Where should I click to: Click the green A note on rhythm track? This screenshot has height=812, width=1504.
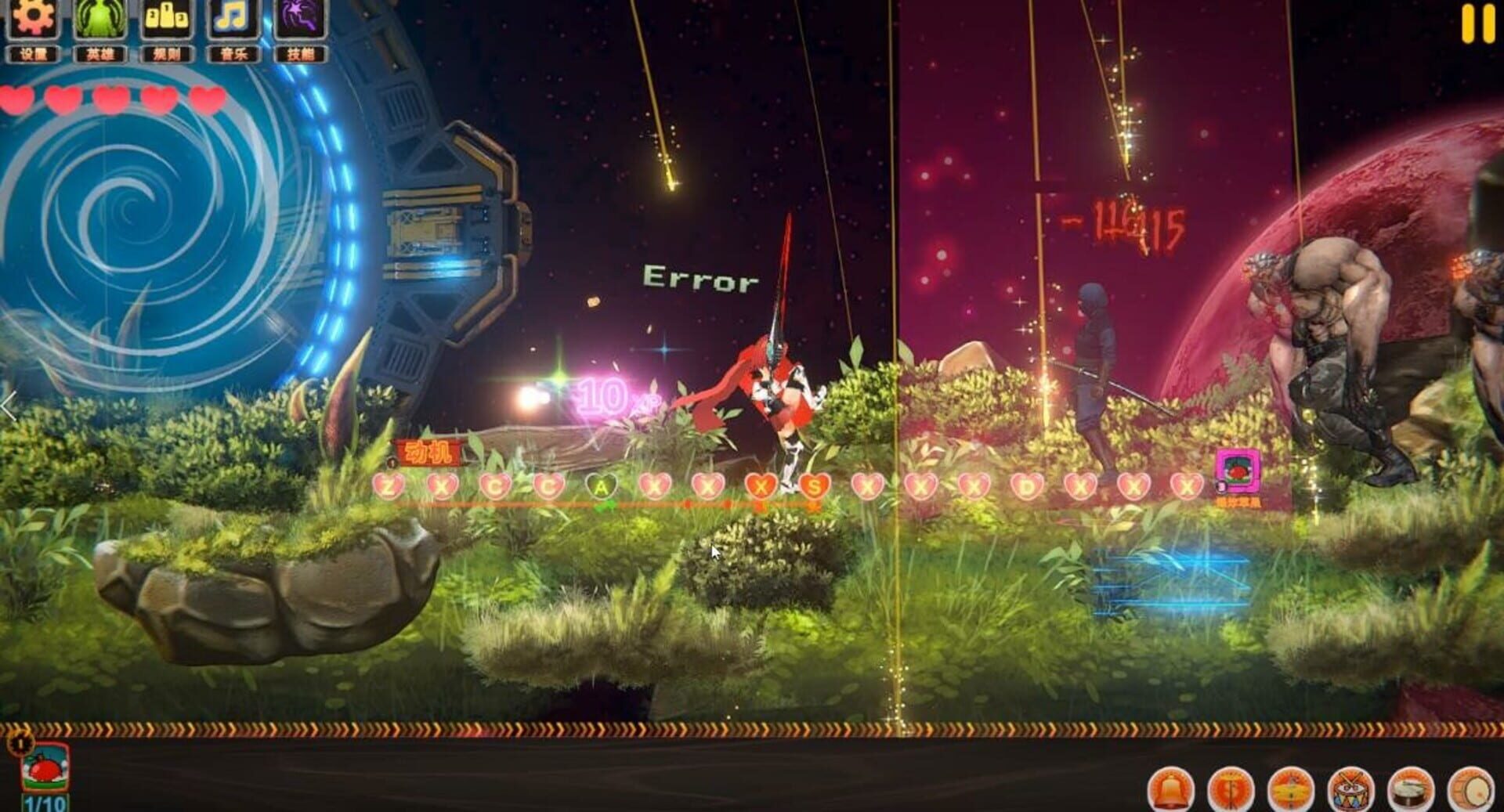(600, 487)
